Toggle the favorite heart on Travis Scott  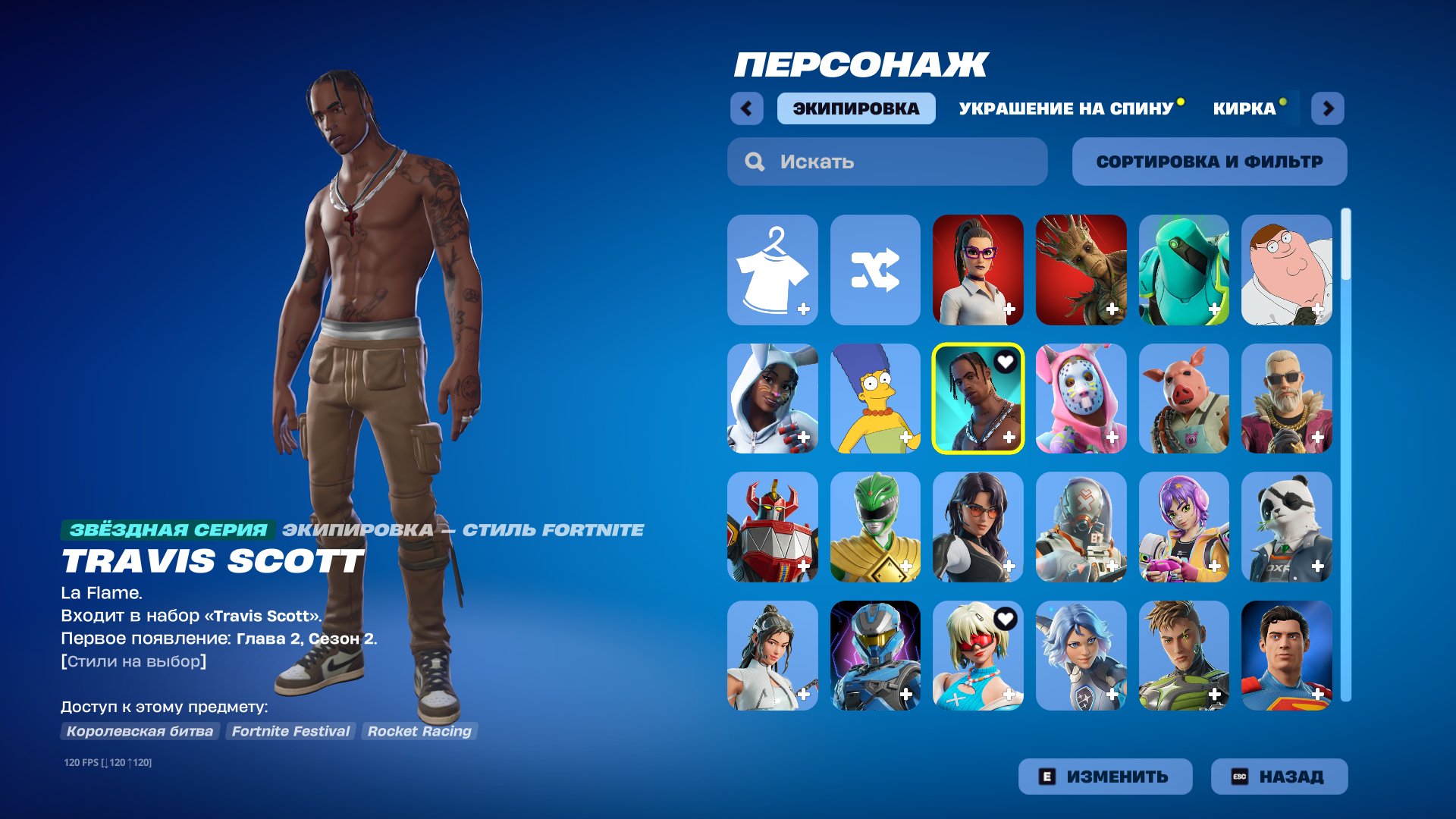tap(1006, 362)
